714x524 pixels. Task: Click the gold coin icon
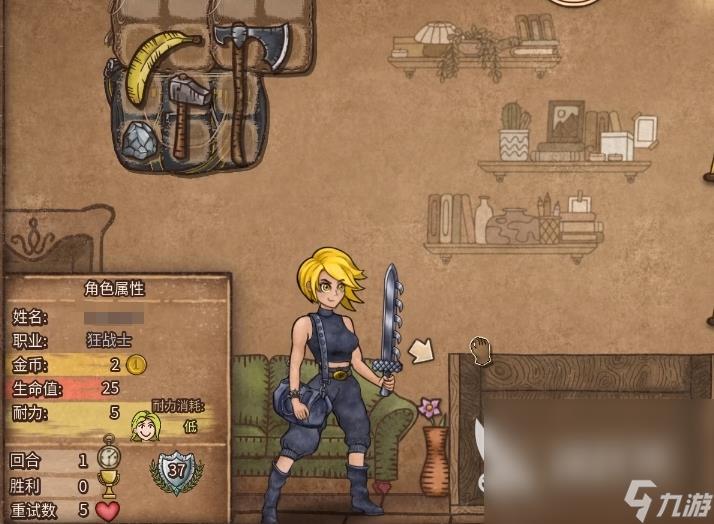pos(137,364)
